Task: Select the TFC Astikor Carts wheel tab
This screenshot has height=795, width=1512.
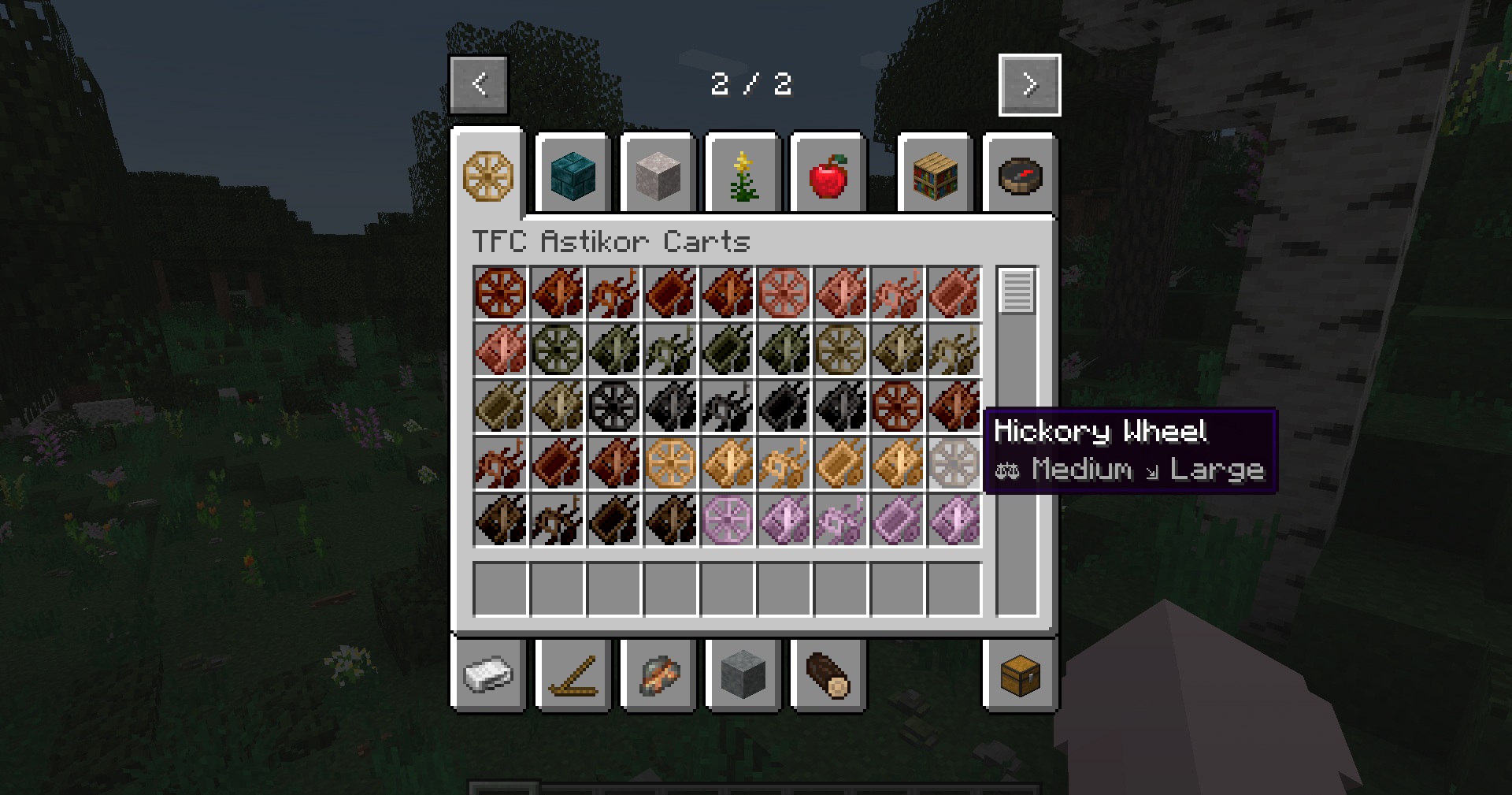Action: [x=488, y=175]
